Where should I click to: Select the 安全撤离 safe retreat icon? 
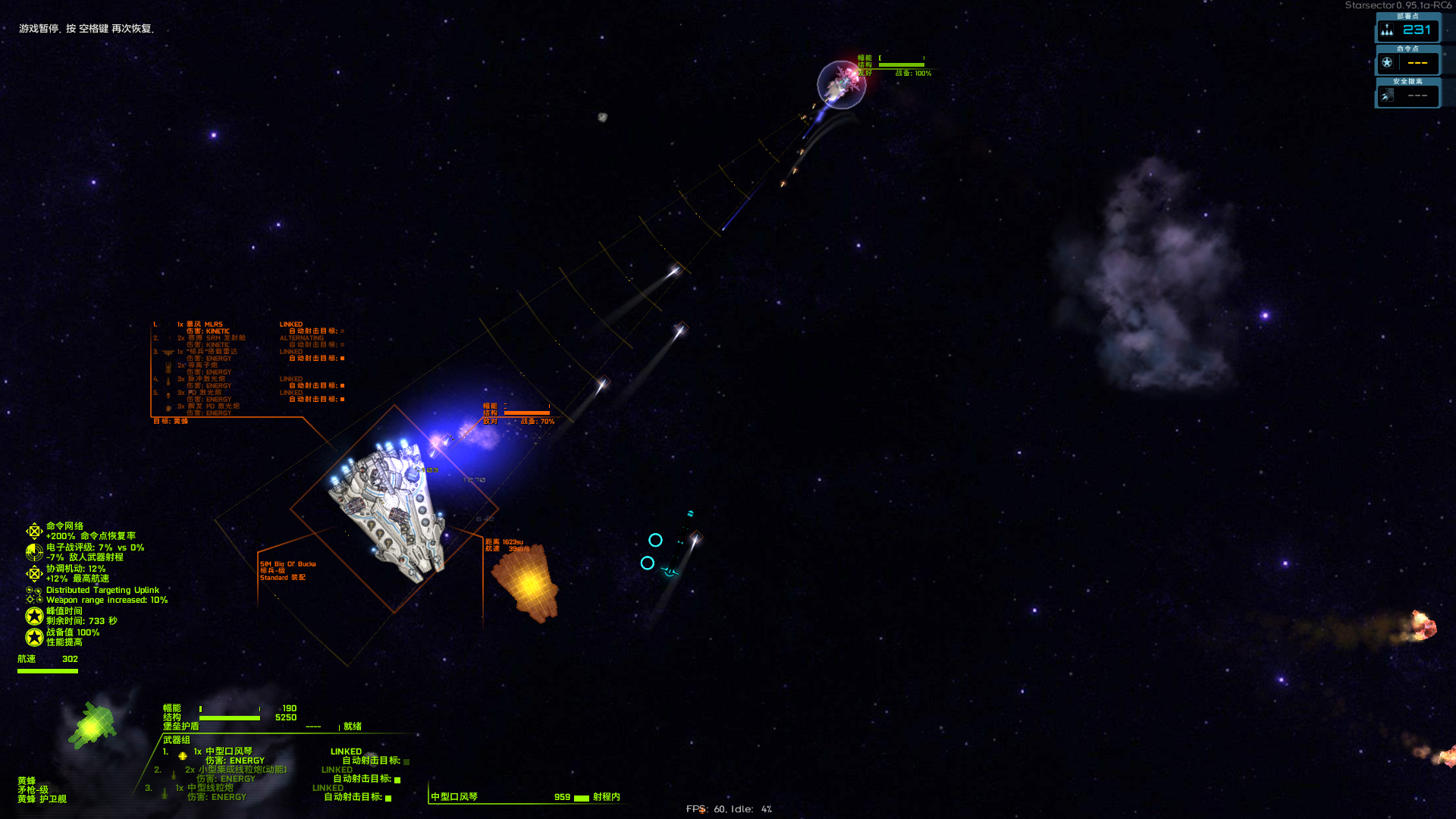(1387, 96)
